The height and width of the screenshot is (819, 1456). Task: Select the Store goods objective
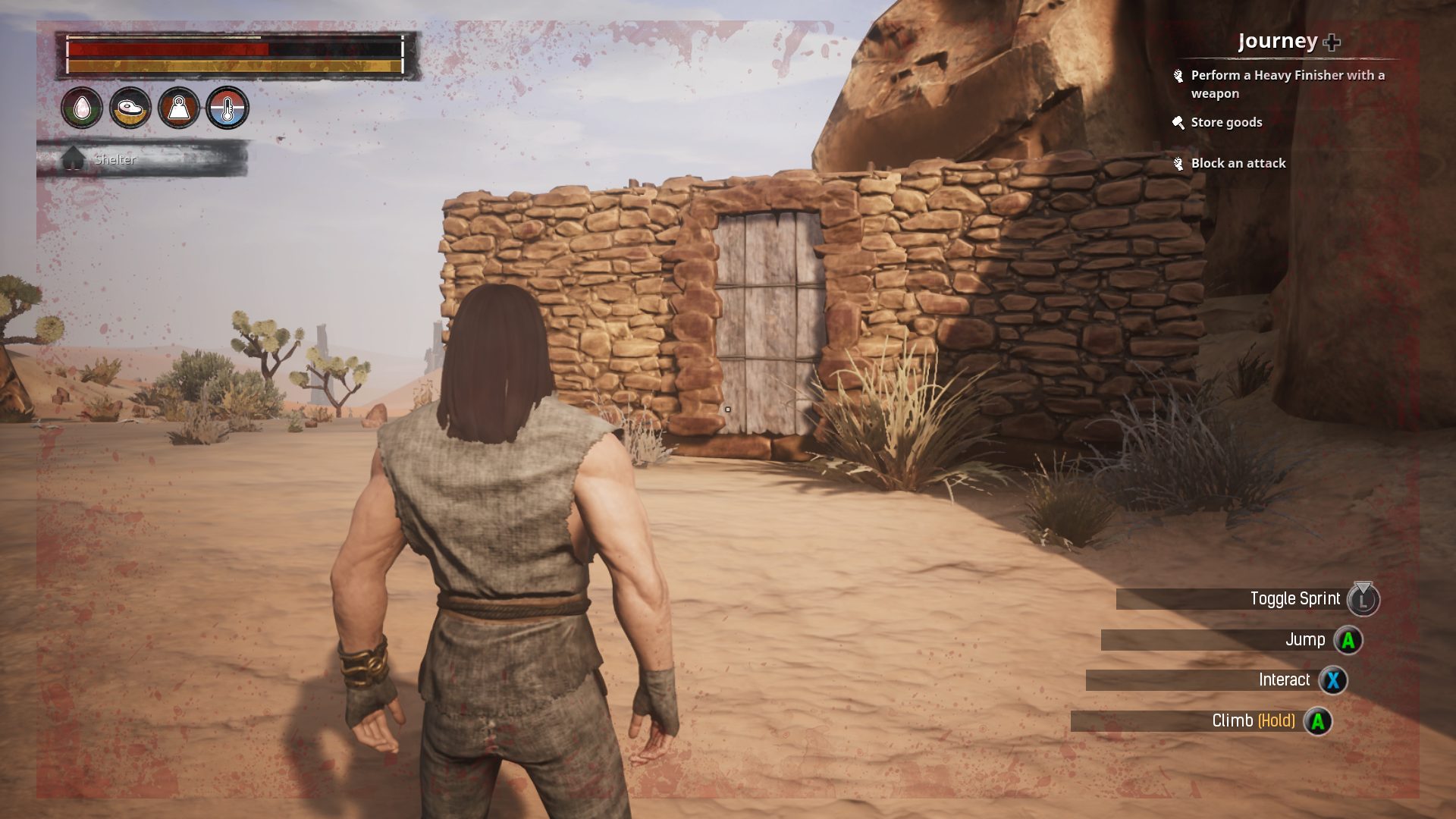1226,122
